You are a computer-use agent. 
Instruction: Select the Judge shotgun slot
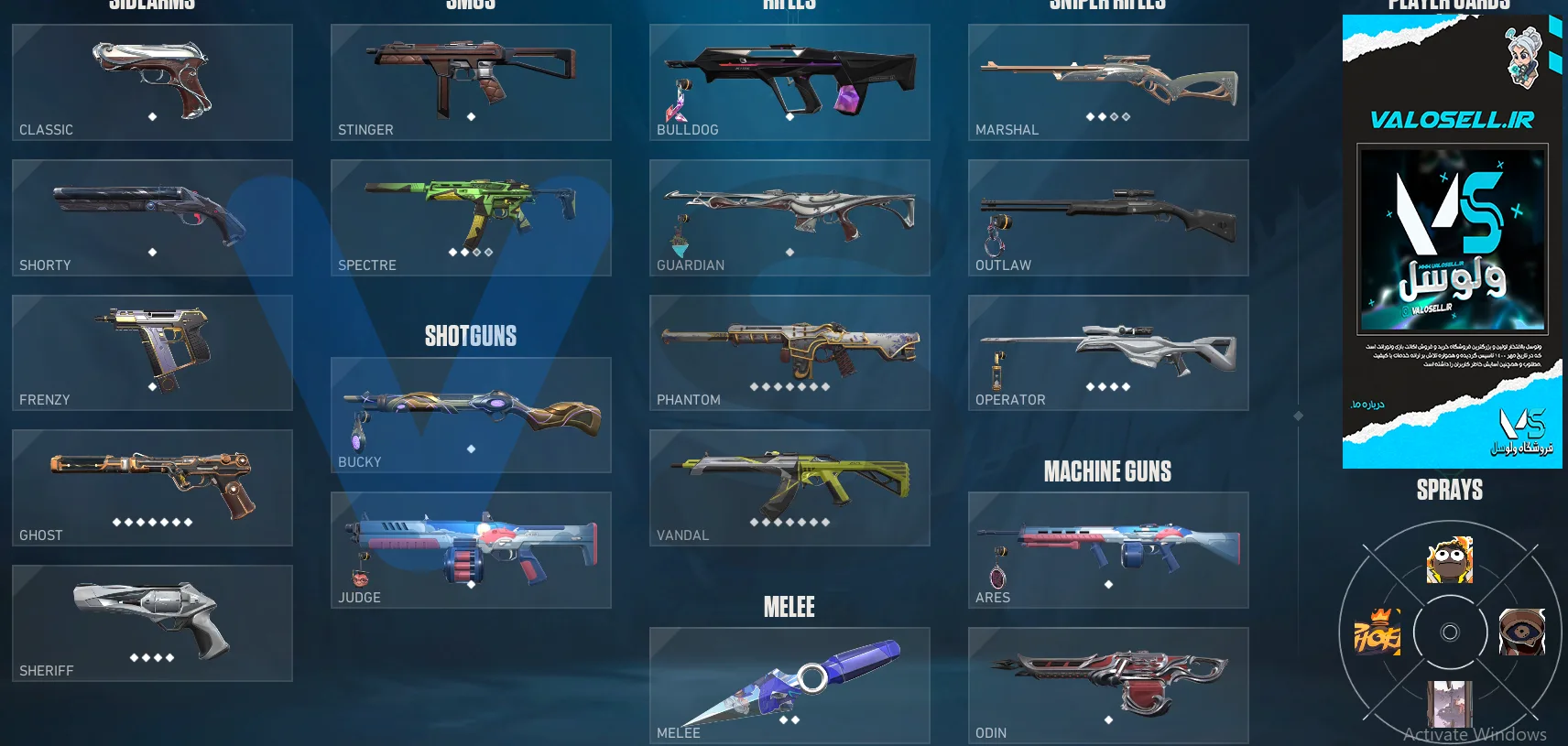coord(471,550)
